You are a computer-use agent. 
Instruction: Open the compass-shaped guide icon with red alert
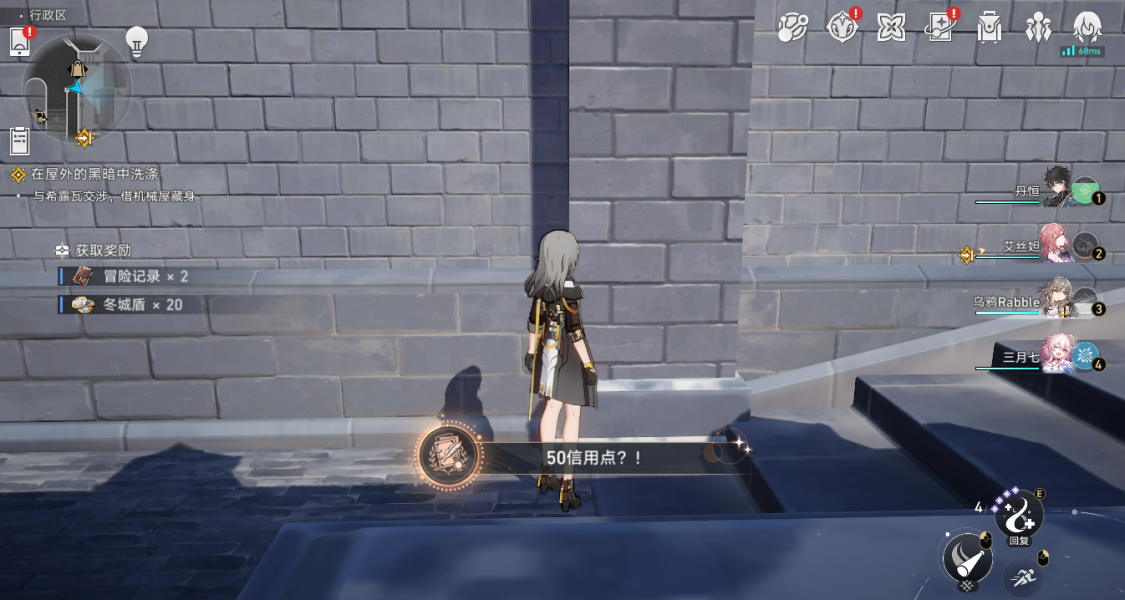[x=843, y=27]
